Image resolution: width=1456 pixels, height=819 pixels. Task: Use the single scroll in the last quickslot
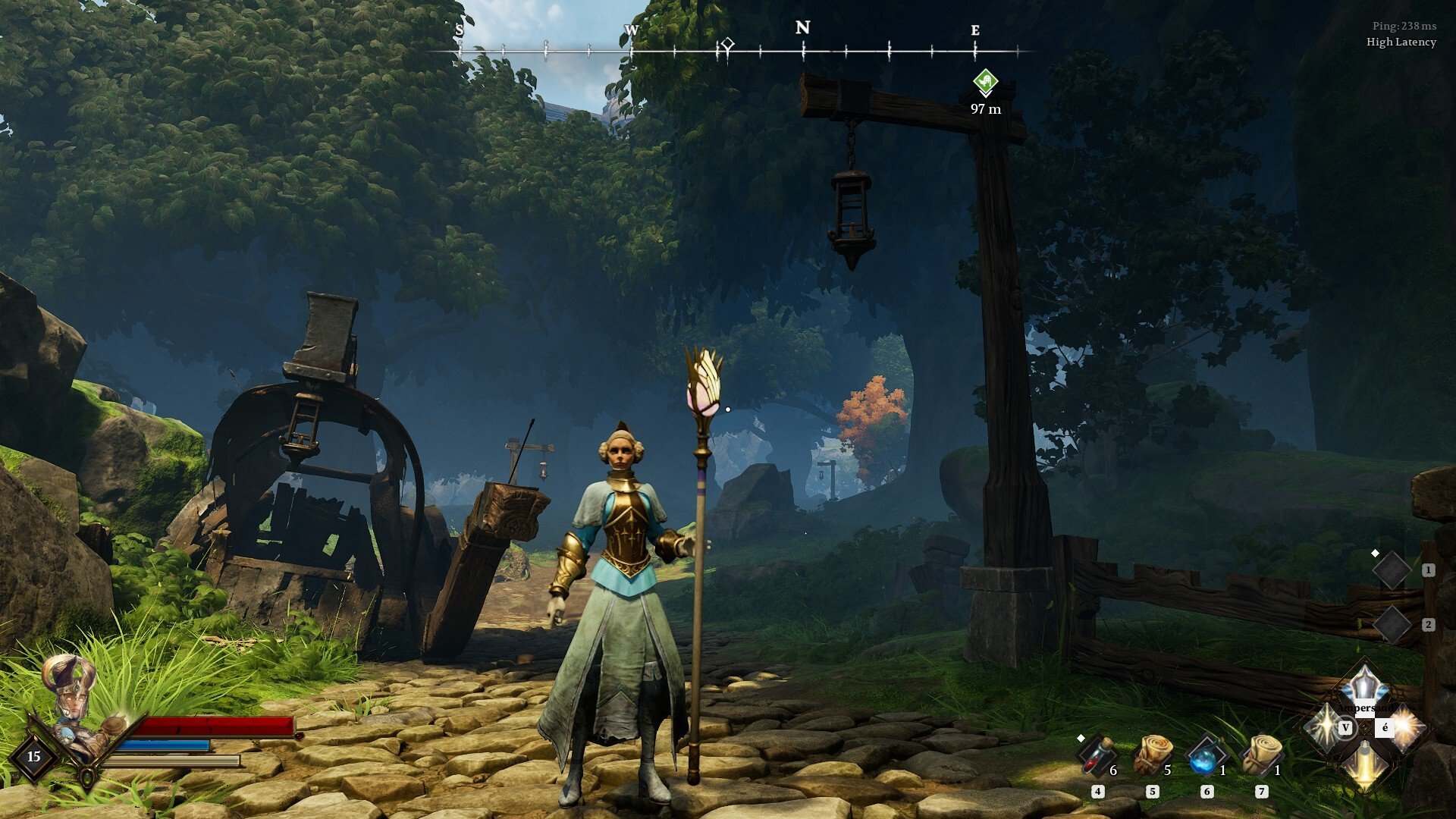[1260, 755]
